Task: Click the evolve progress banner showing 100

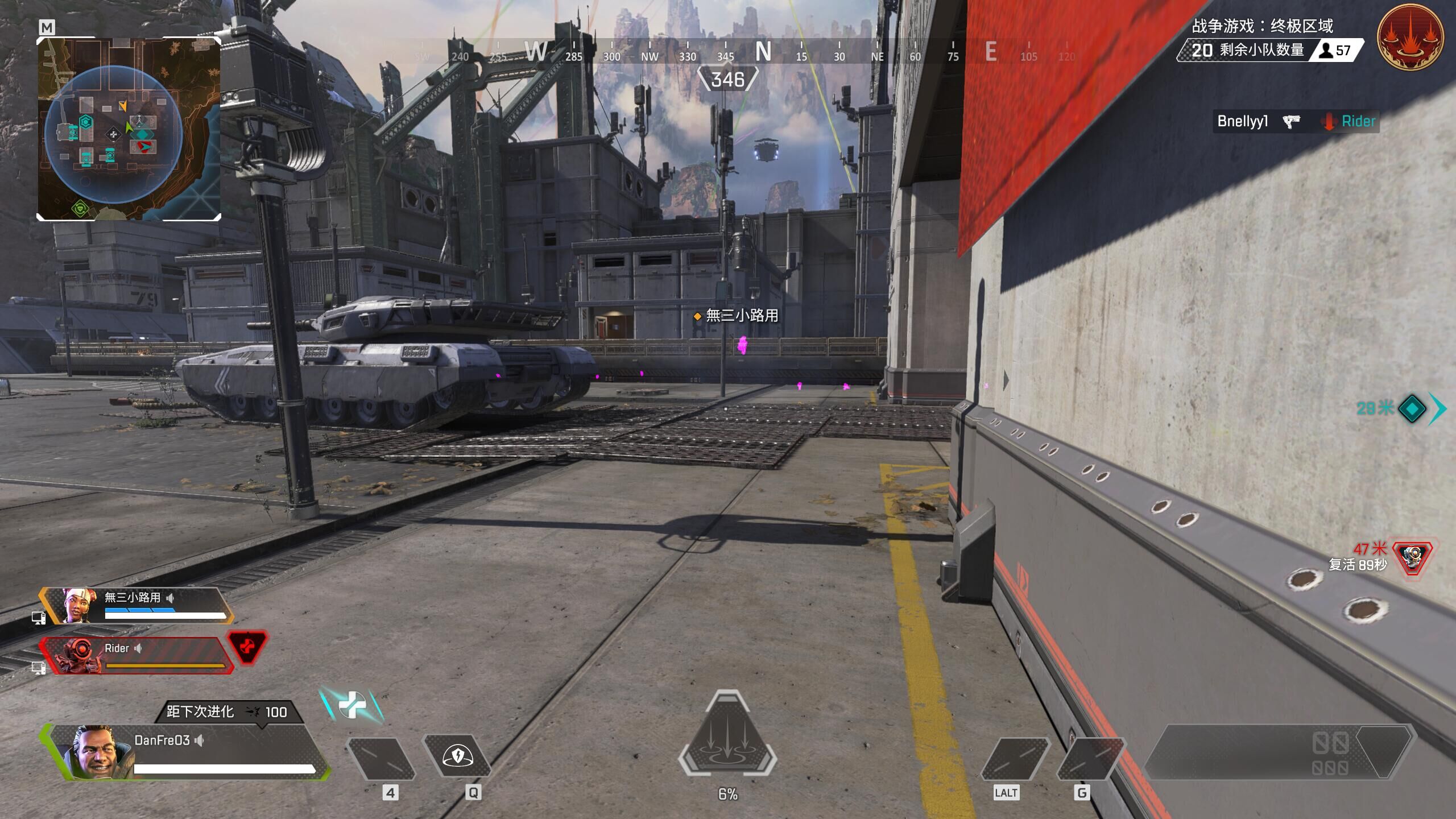Action: pos(227,712)
